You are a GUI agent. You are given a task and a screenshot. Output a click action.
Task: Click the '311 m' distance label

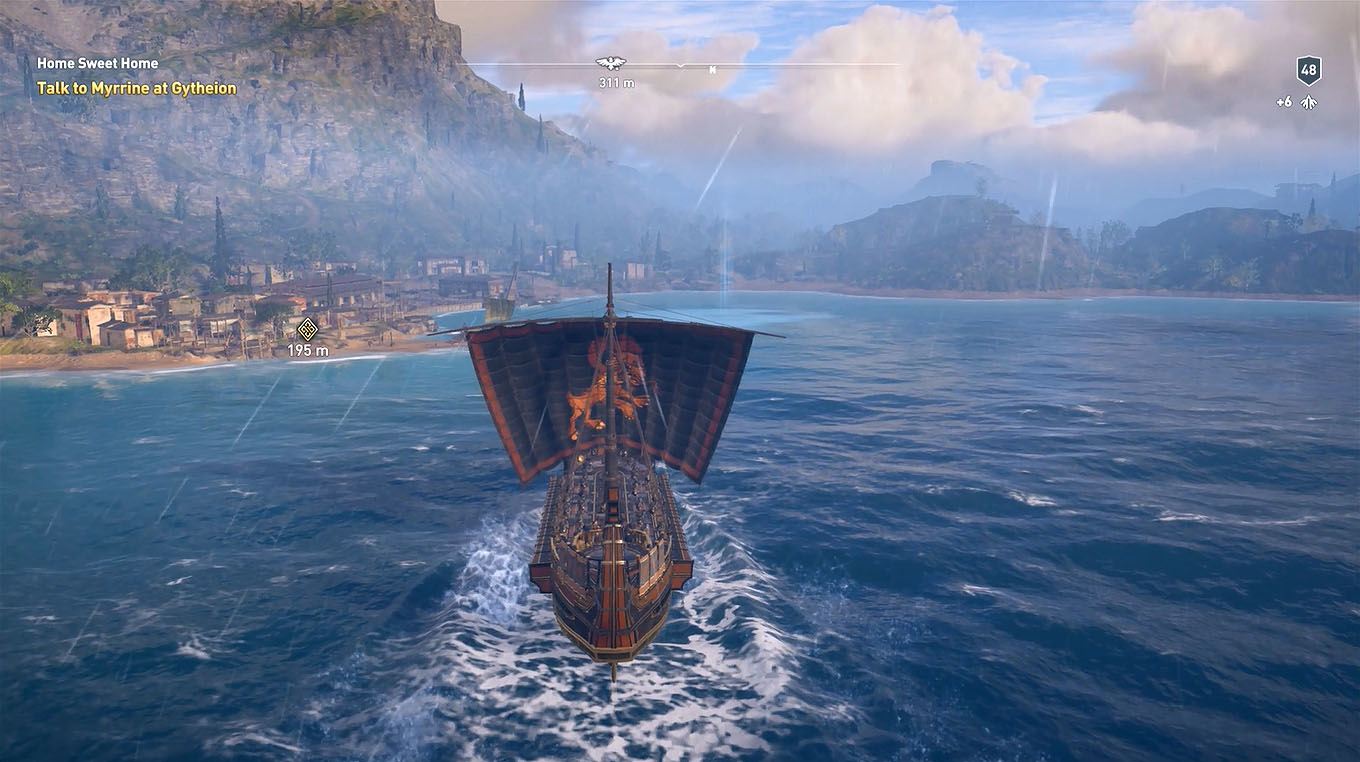(x=614, y=83)
